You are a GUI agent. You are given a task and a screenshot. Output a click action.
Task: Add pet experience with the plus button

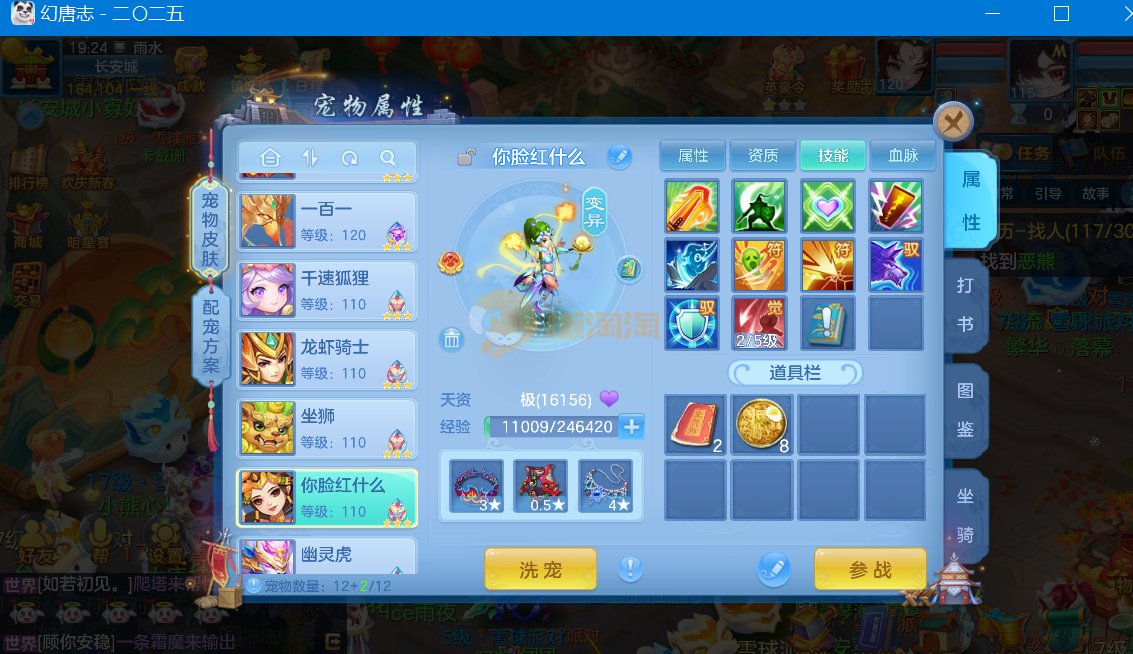coord(631,427)
